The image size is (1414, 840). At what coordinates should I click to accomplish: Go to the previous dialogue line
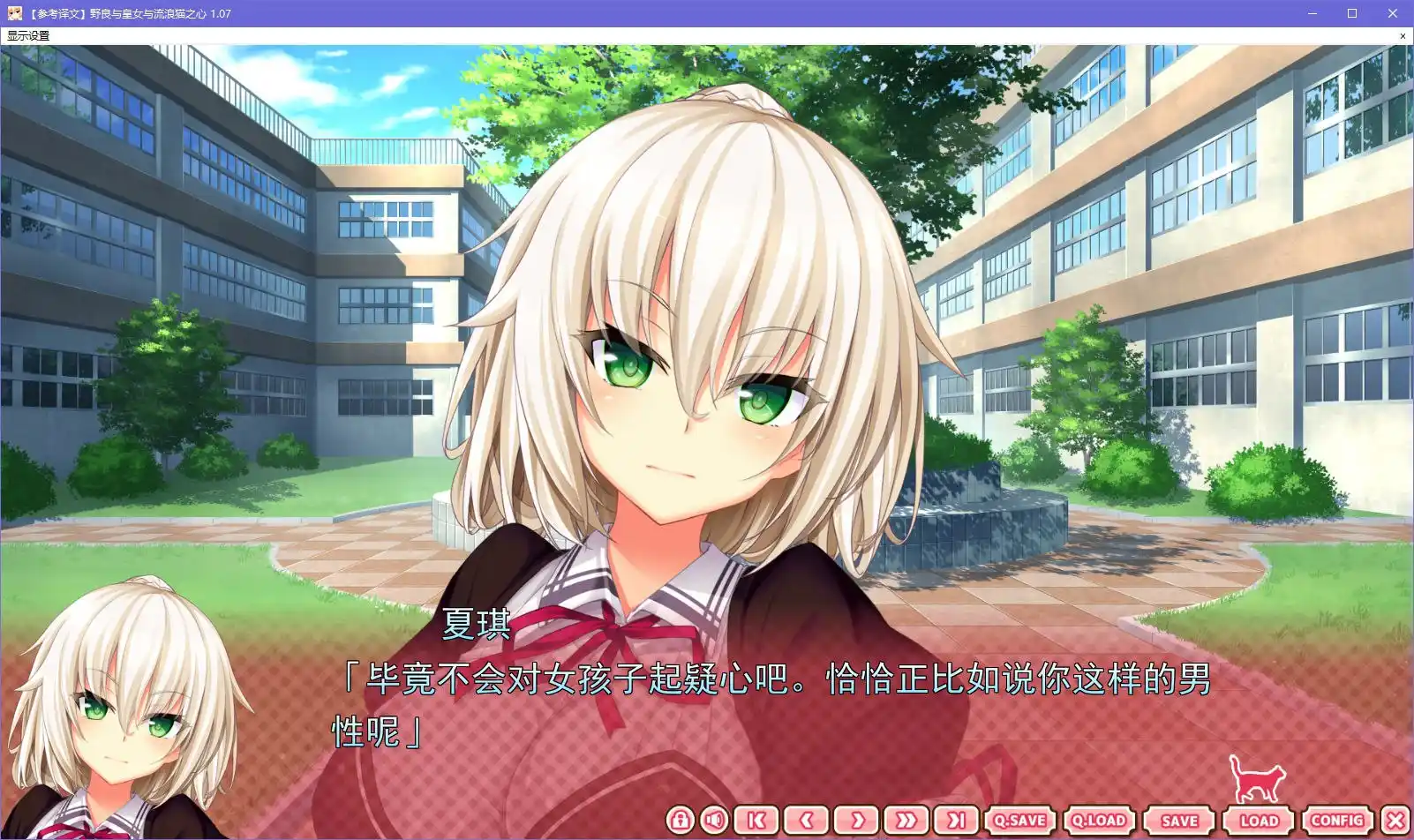pyautogui.click(x=808, y=821)
